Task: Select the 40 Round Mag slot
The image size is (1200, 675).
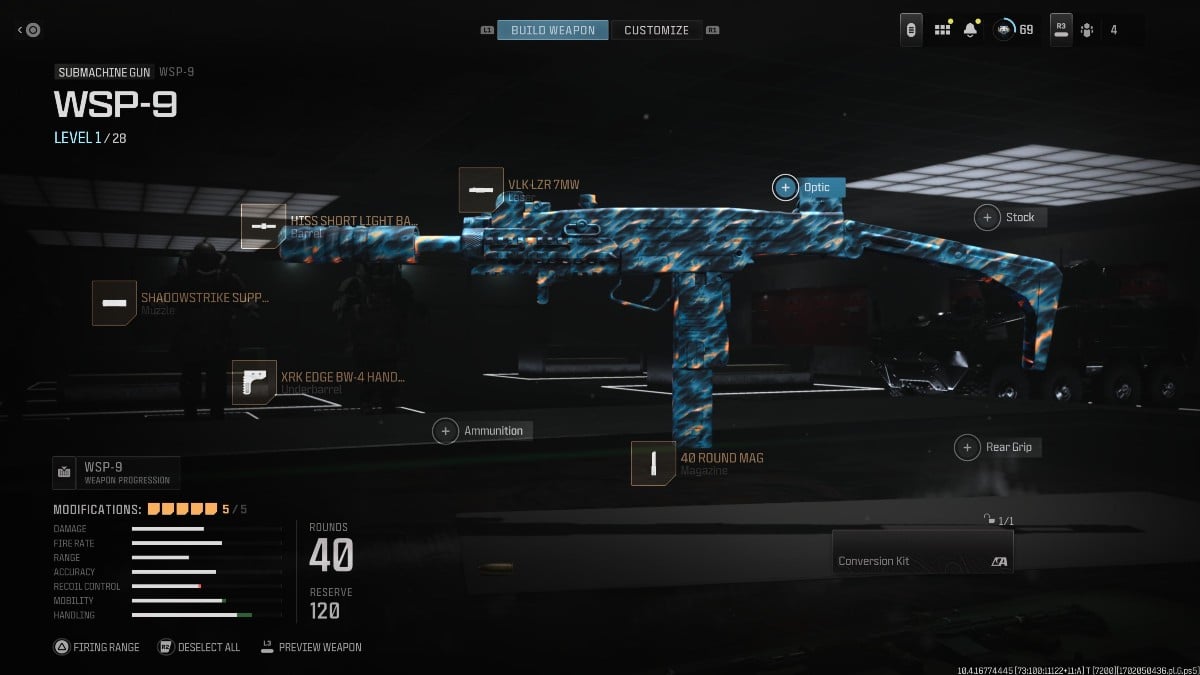Action: point(653,463)
